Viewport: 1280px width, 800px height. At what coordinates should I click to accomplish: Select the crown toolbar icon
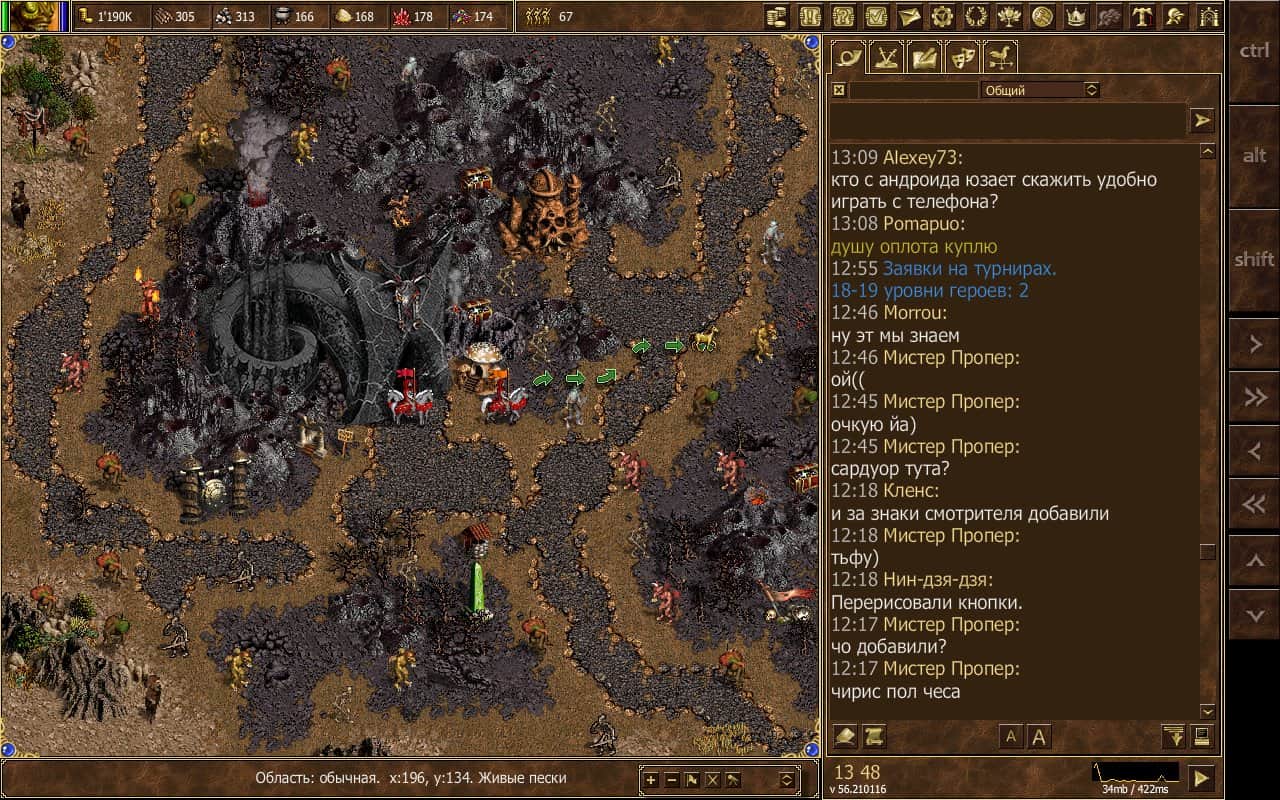click(1076, 16)
